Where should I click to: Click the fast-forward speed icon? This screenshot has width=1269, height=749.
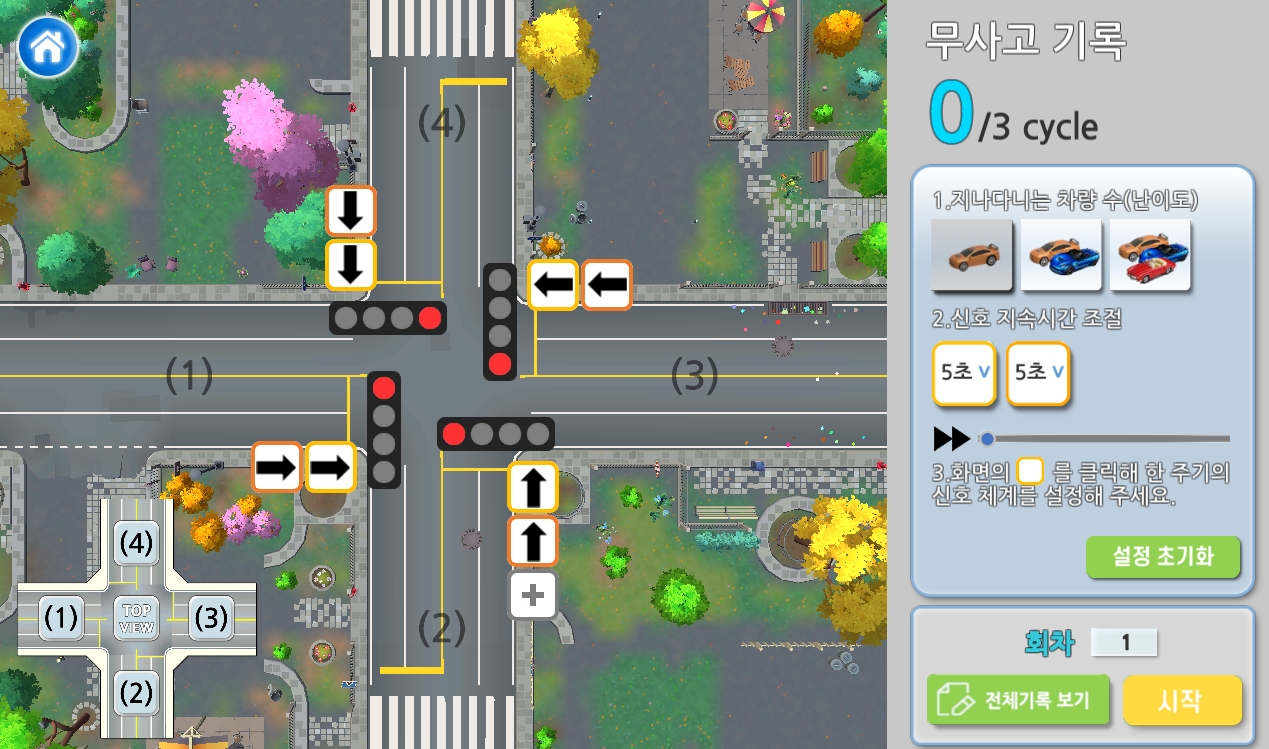pos(951,438)
